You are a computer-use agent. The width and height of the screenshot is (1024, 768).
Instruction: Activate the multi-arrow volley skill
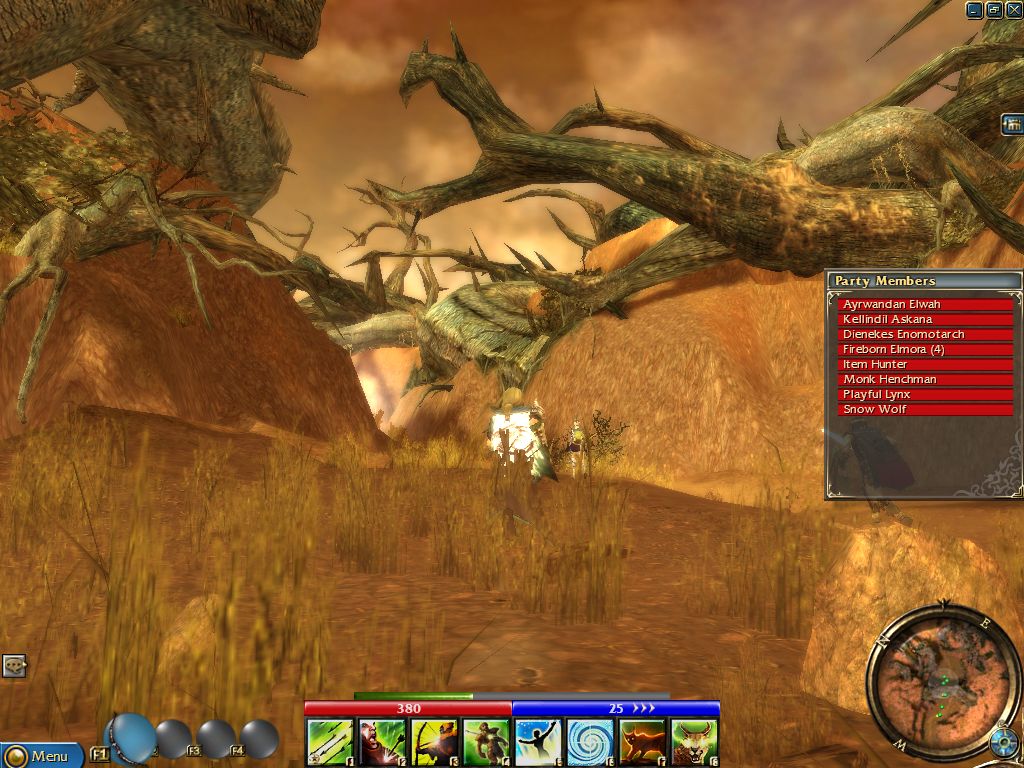[x=328, y=742]
